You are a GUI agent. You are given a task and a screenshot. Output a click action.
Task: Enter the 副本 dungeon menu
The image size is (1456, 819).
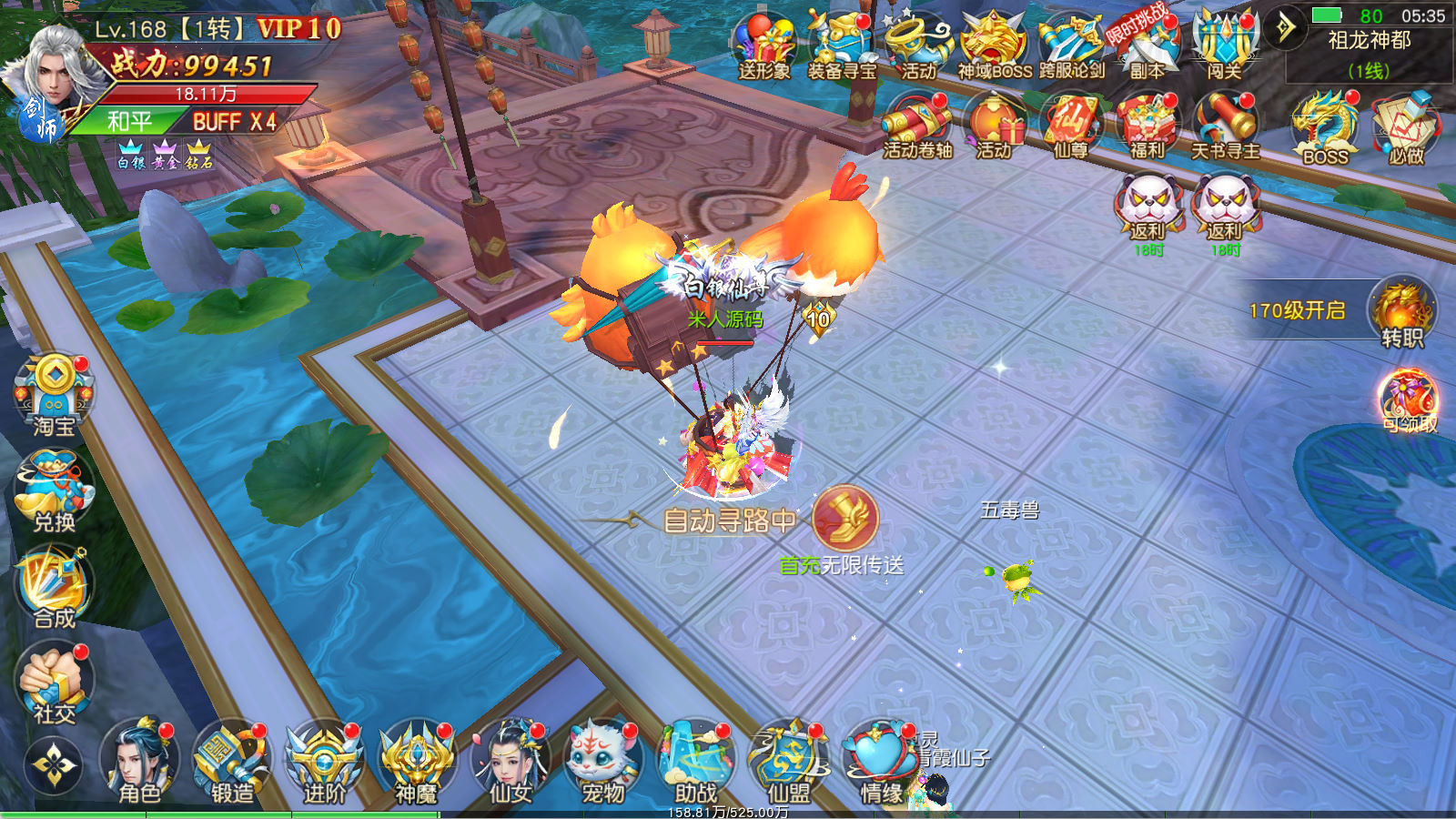click(1147, 45)
